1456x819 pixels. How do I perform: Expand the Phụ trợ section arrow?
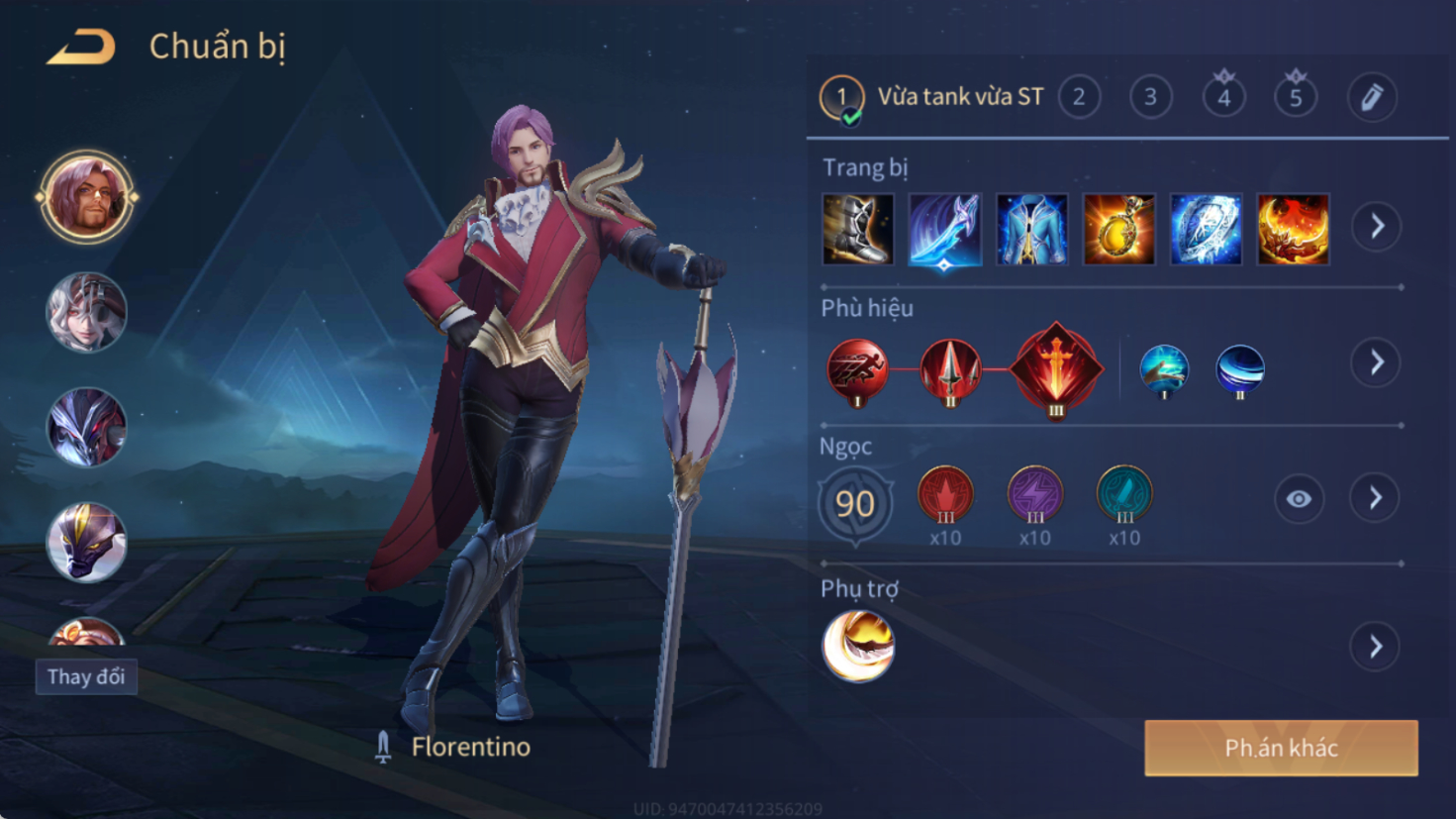[x=1376, y=648]
